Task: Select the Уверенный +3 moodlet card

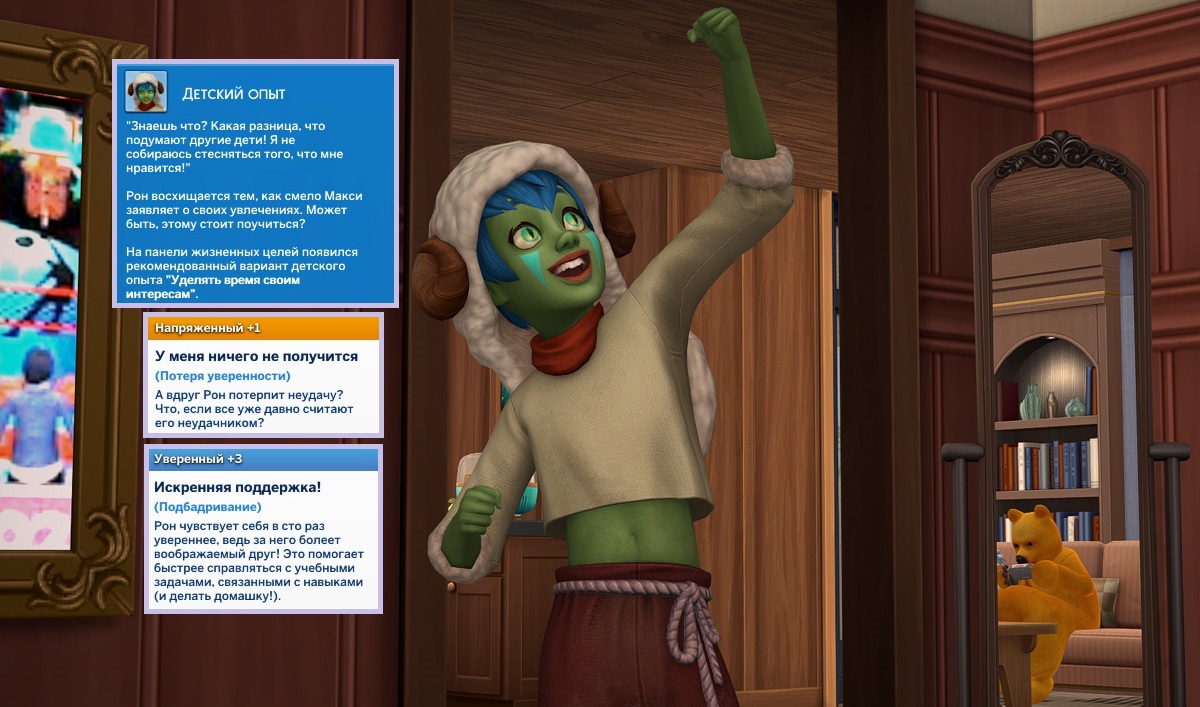Action: pos(263,528)
